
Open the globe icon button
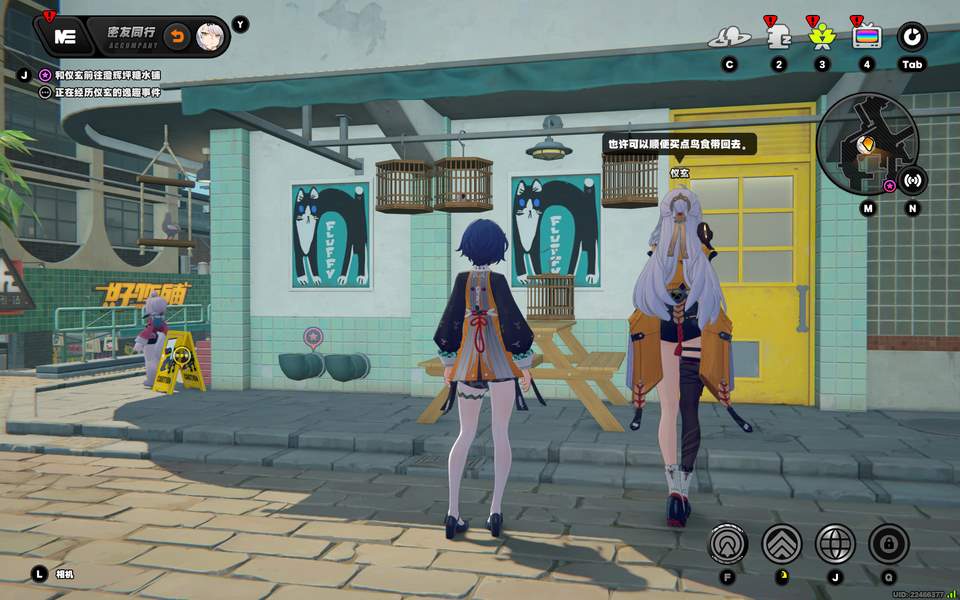coord(835,543)
